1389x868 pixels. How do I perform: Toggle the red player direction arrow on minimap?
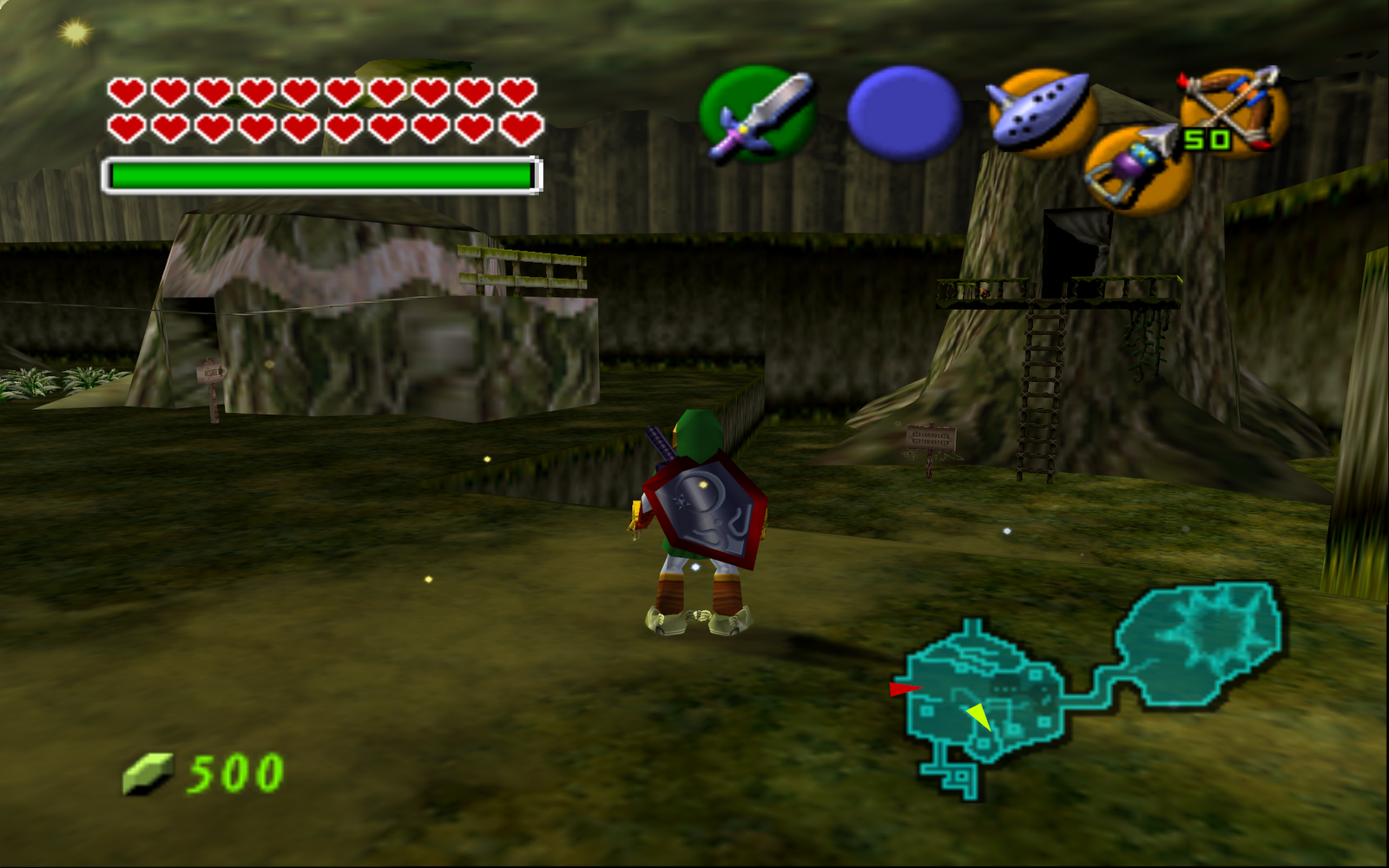click(x=903, y=690)
